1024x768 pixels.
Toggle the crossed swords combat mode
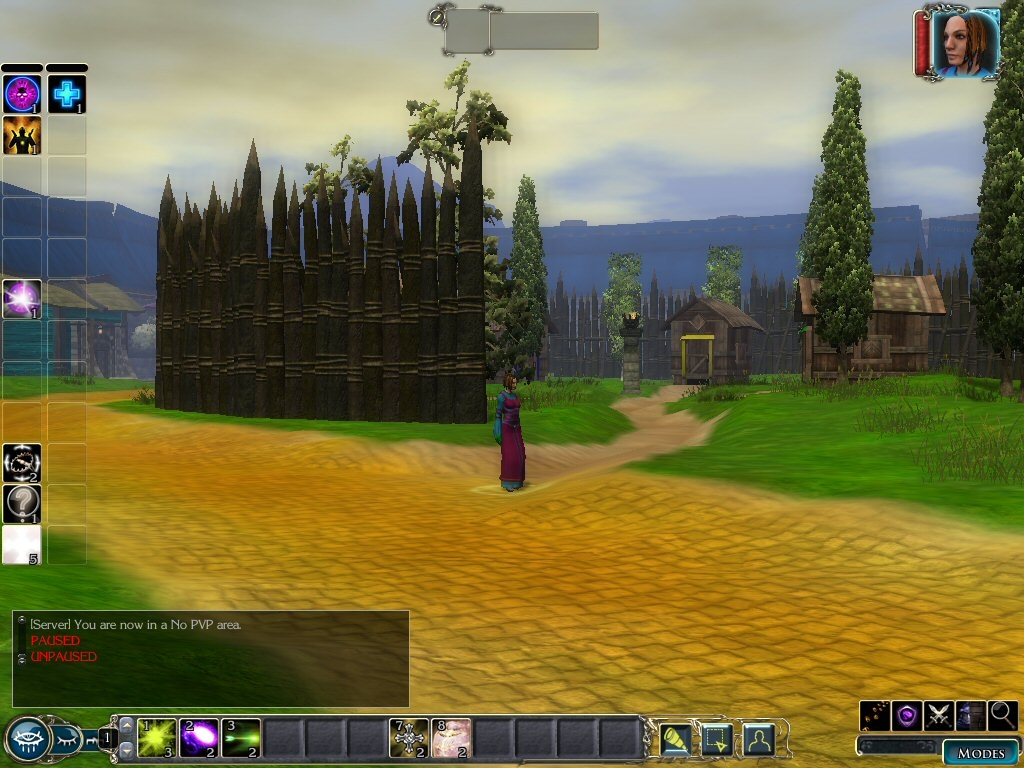click(939, 715)
